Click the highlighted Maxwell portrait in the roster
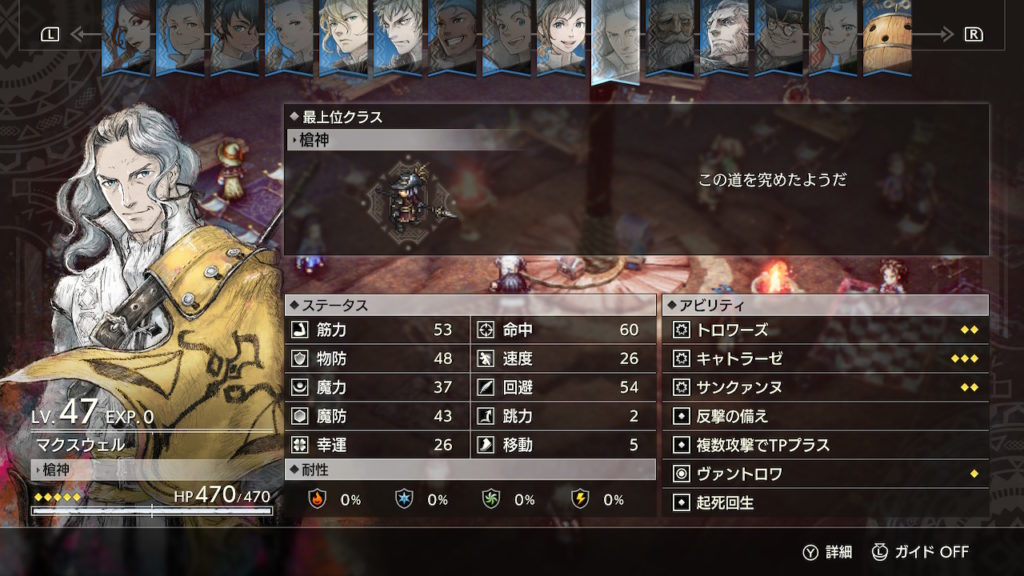This screenshot has width=1024, height=576. click(x=615, y=40)
